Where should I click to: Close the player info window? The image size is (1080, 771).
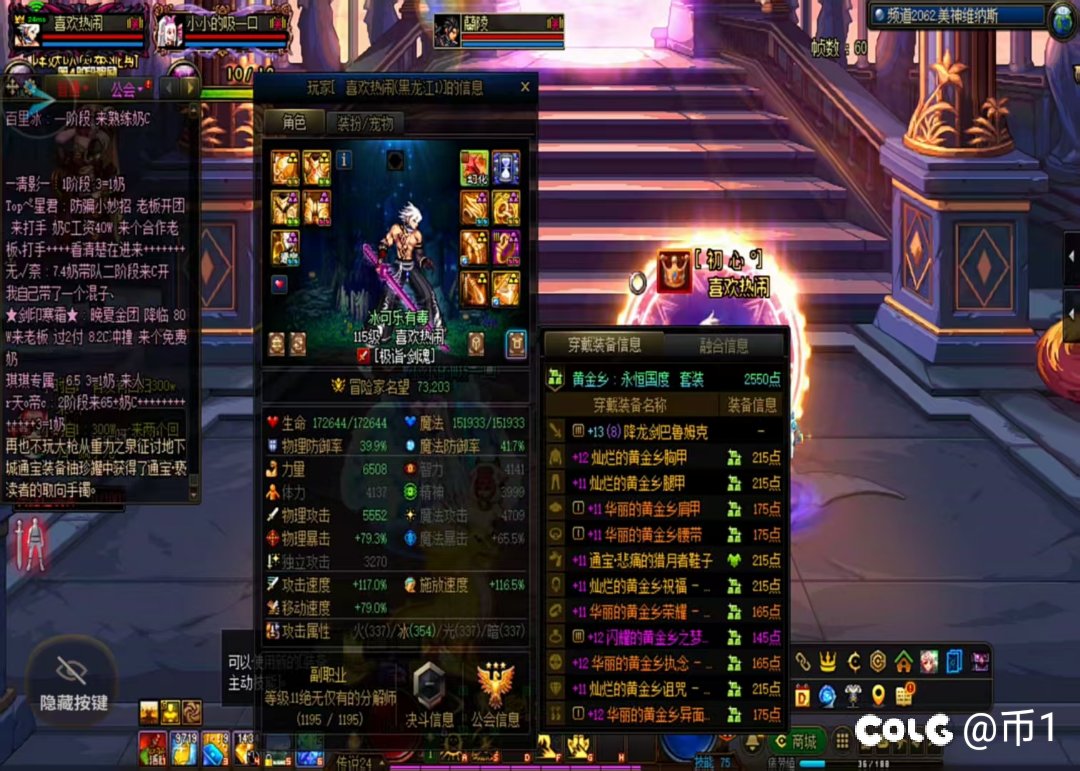tap(525, 88)
